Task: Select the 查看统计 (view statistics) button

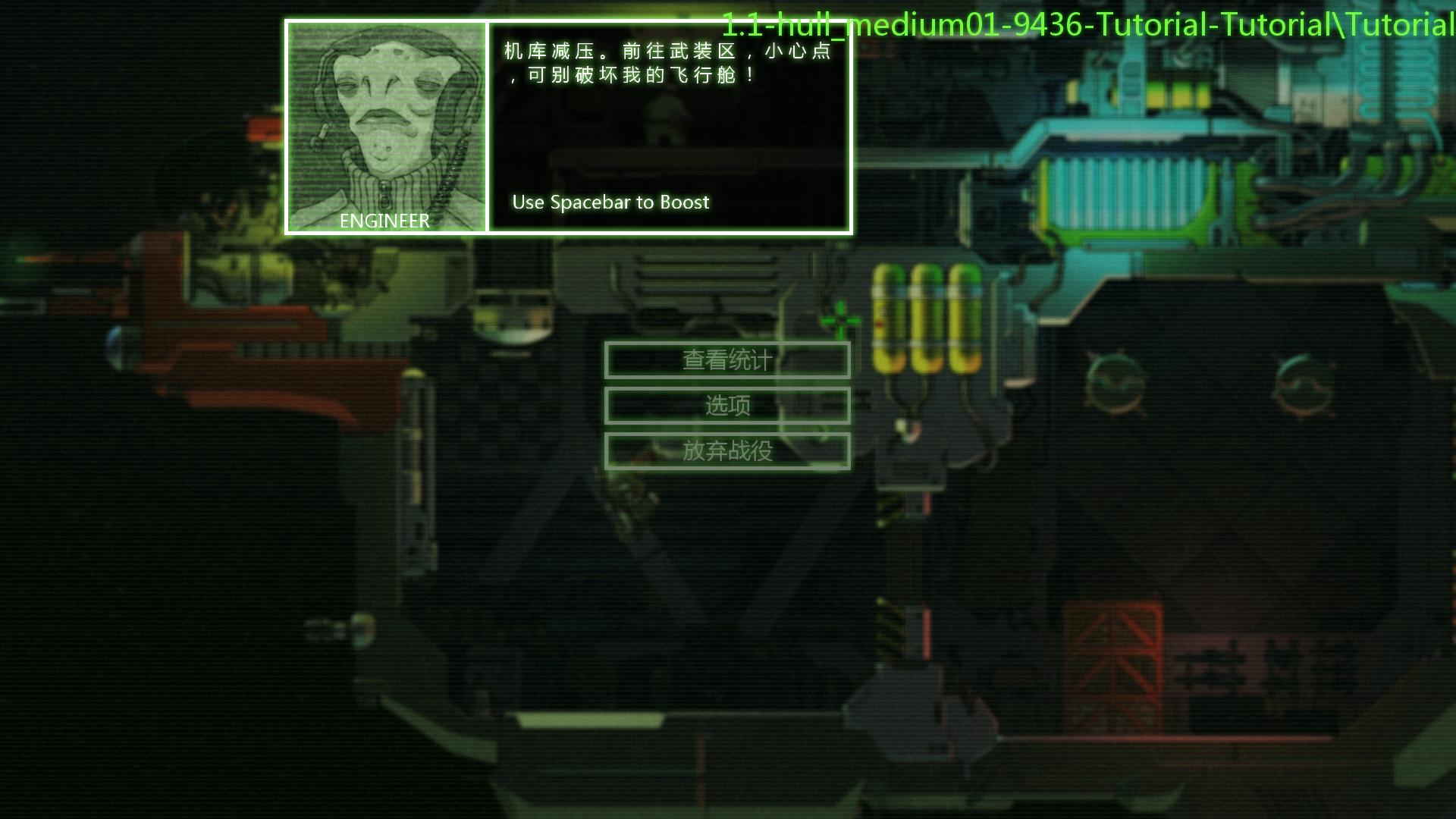Action: pos(727,361)
